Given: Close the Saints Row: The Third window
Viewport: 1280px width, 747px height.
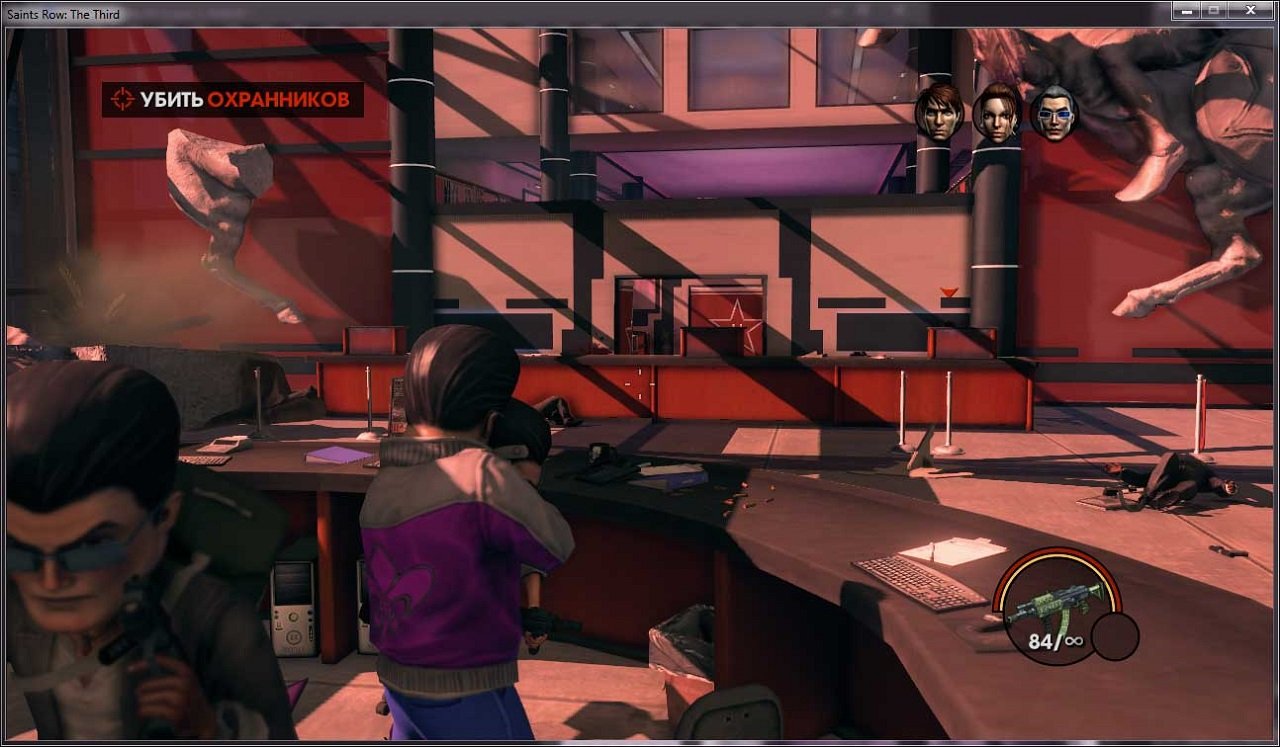Looking at the screenshot, I should click(1248, 11).
